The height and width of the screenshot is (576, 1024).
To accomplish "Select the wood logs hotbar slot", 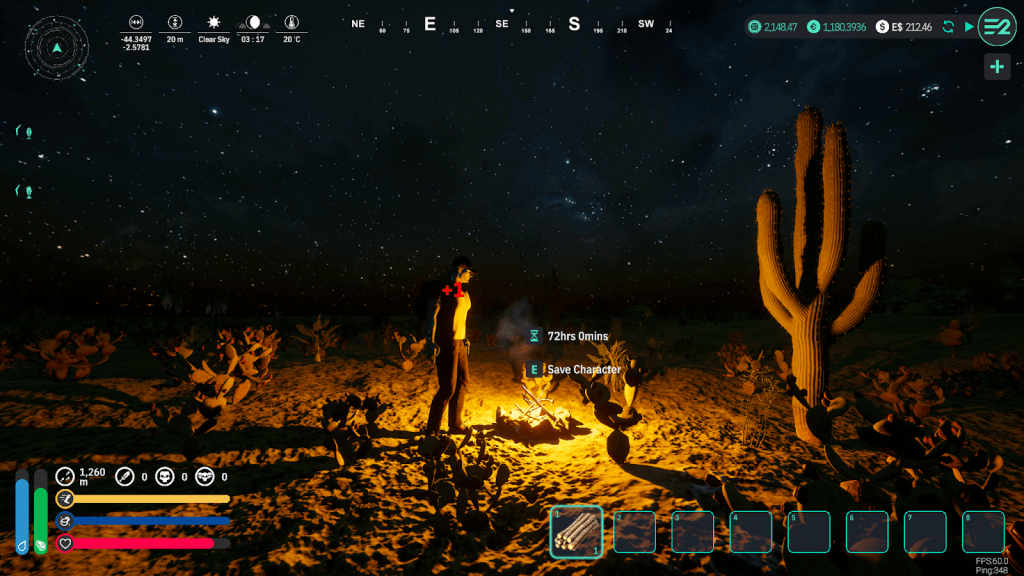I will tap(576, 531).
